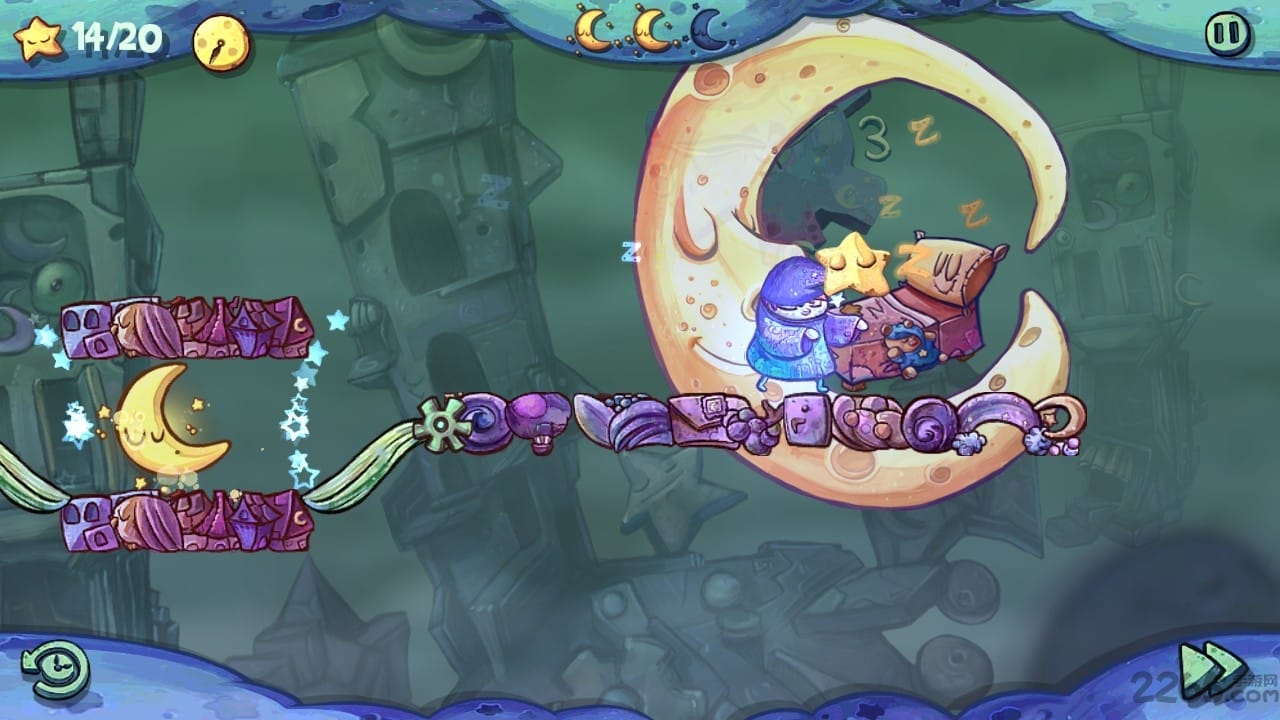Tap the yellow moon clock icon
Viewport: 1280px width, 720px height.
pos(221,43)
